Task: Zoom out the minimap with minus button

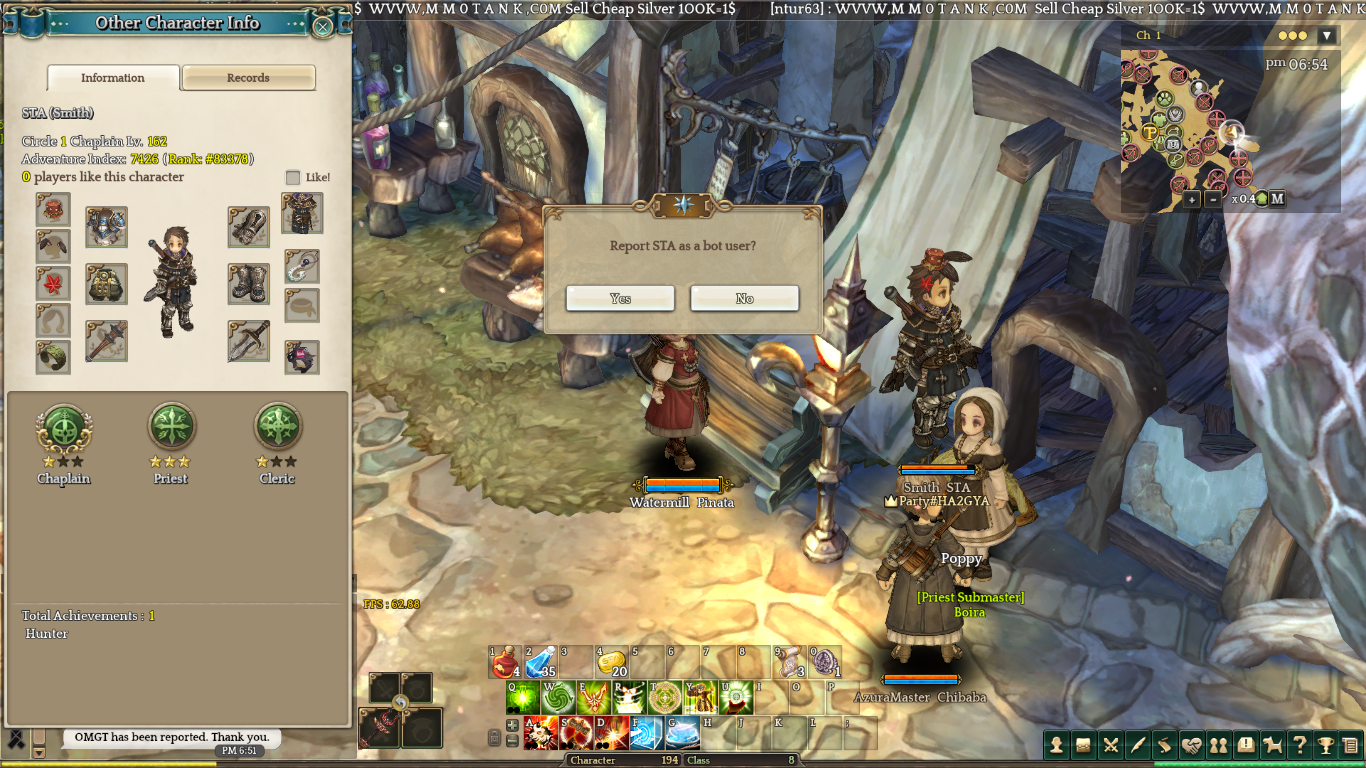Action: pos(1213,199)
